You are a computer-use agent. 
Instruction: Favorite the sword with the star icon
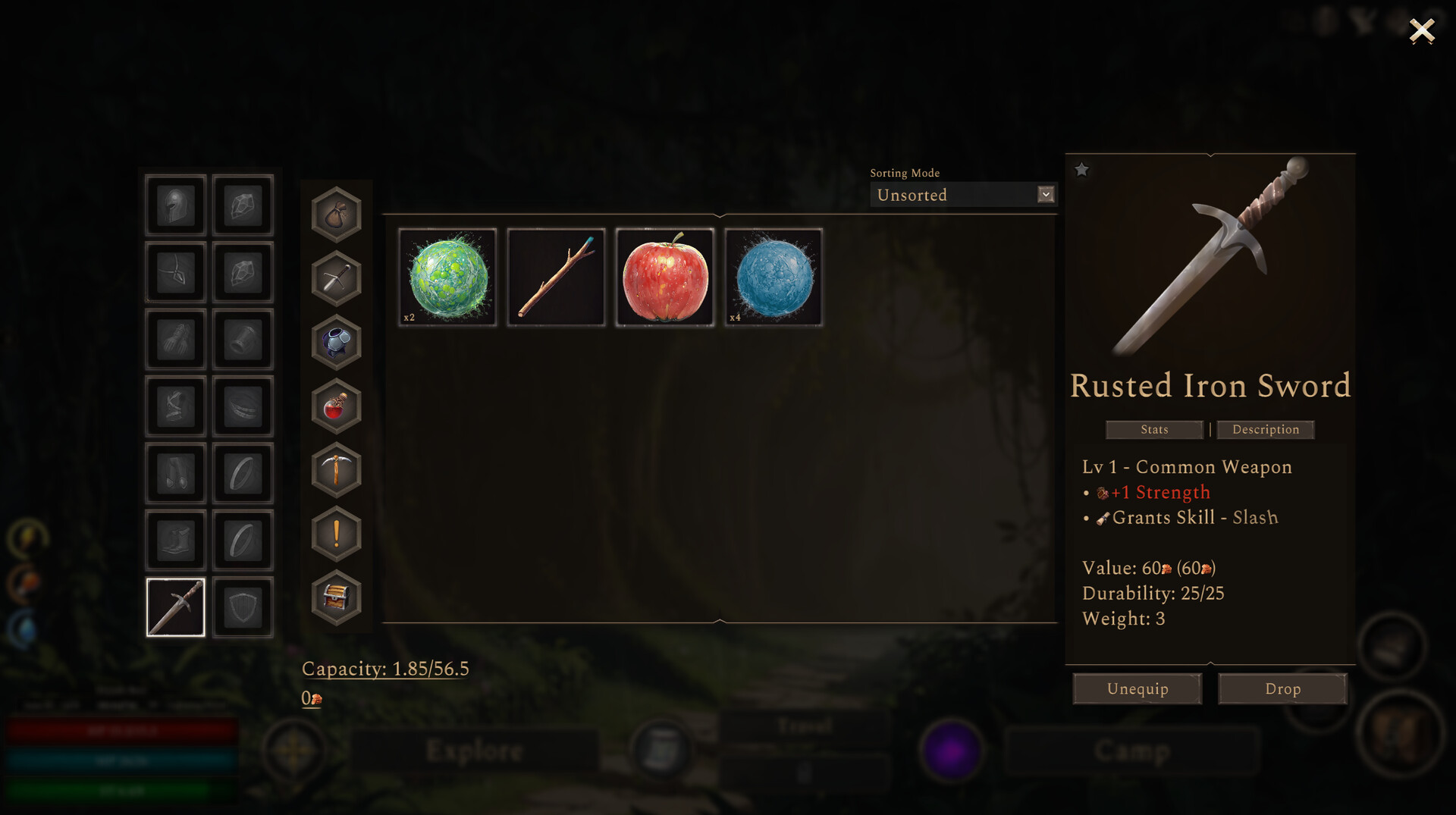(1081, 170)
